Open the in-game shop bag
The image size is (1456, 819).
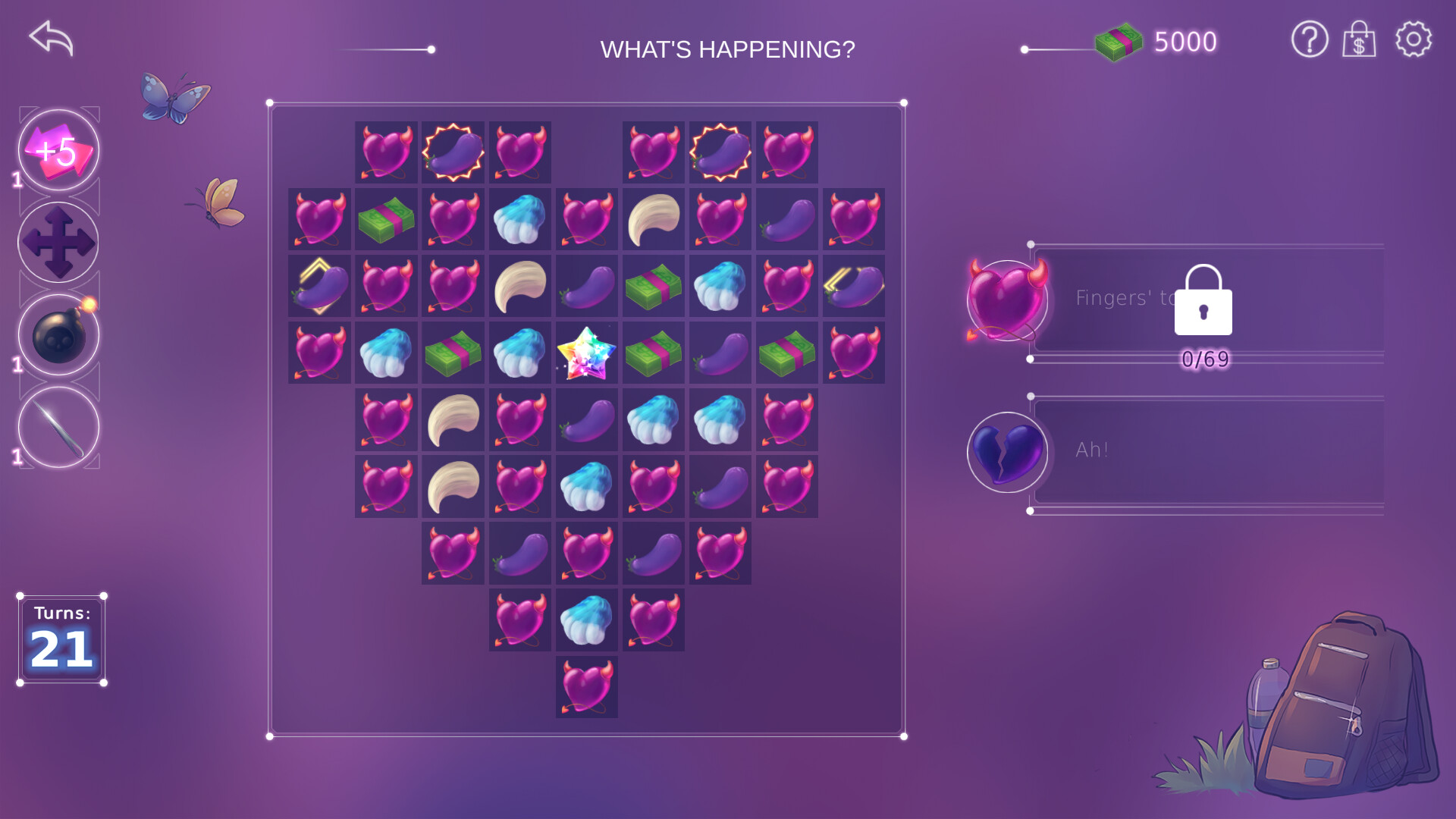[1360, 40]
